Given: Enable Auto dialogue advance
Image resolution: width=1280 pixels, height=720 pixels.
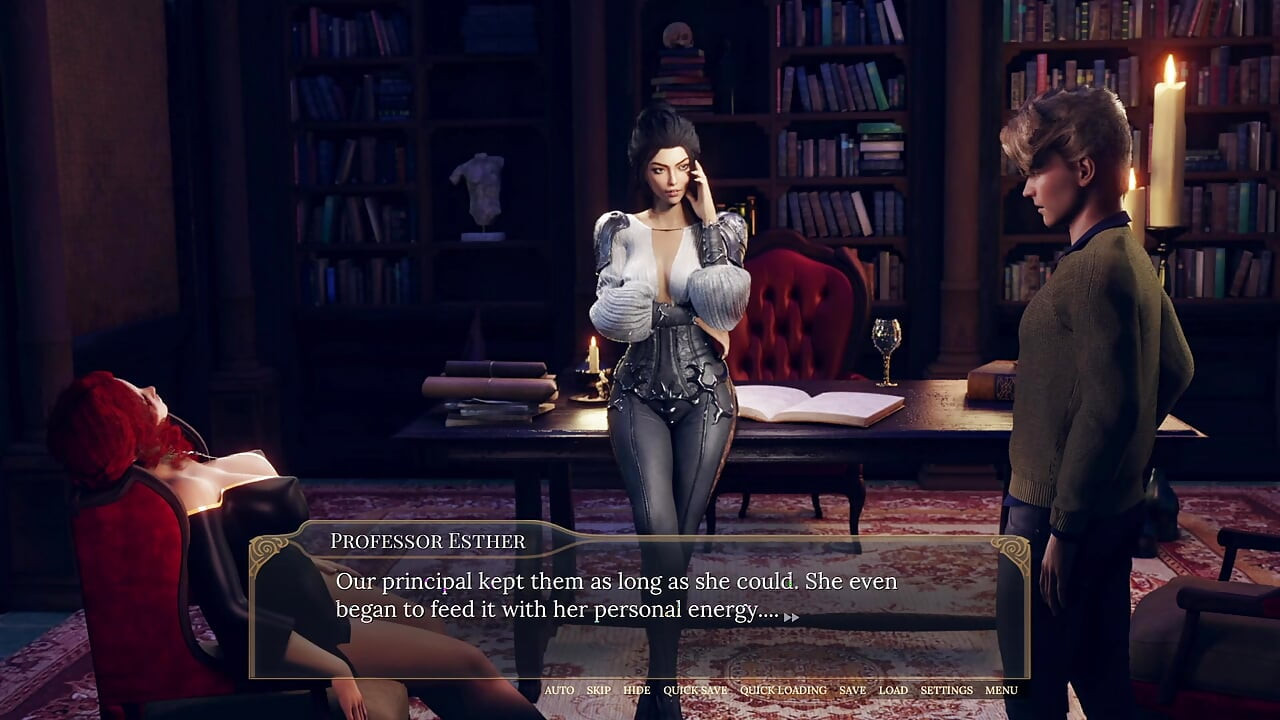Looking at the screenshot, I should (x=559, y=690).
